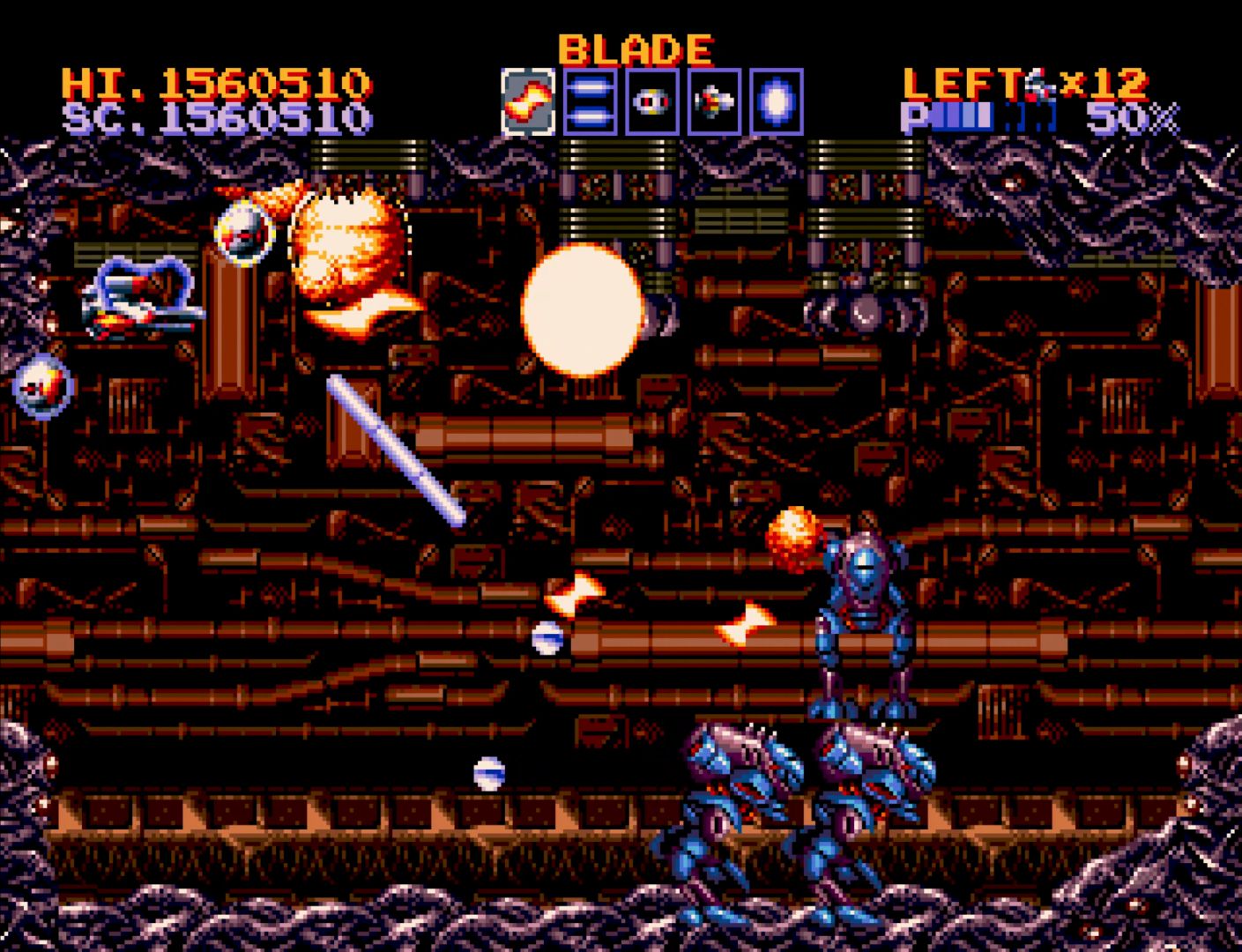Switch to the twin blue laser weapon

click(x=590, y=102)
